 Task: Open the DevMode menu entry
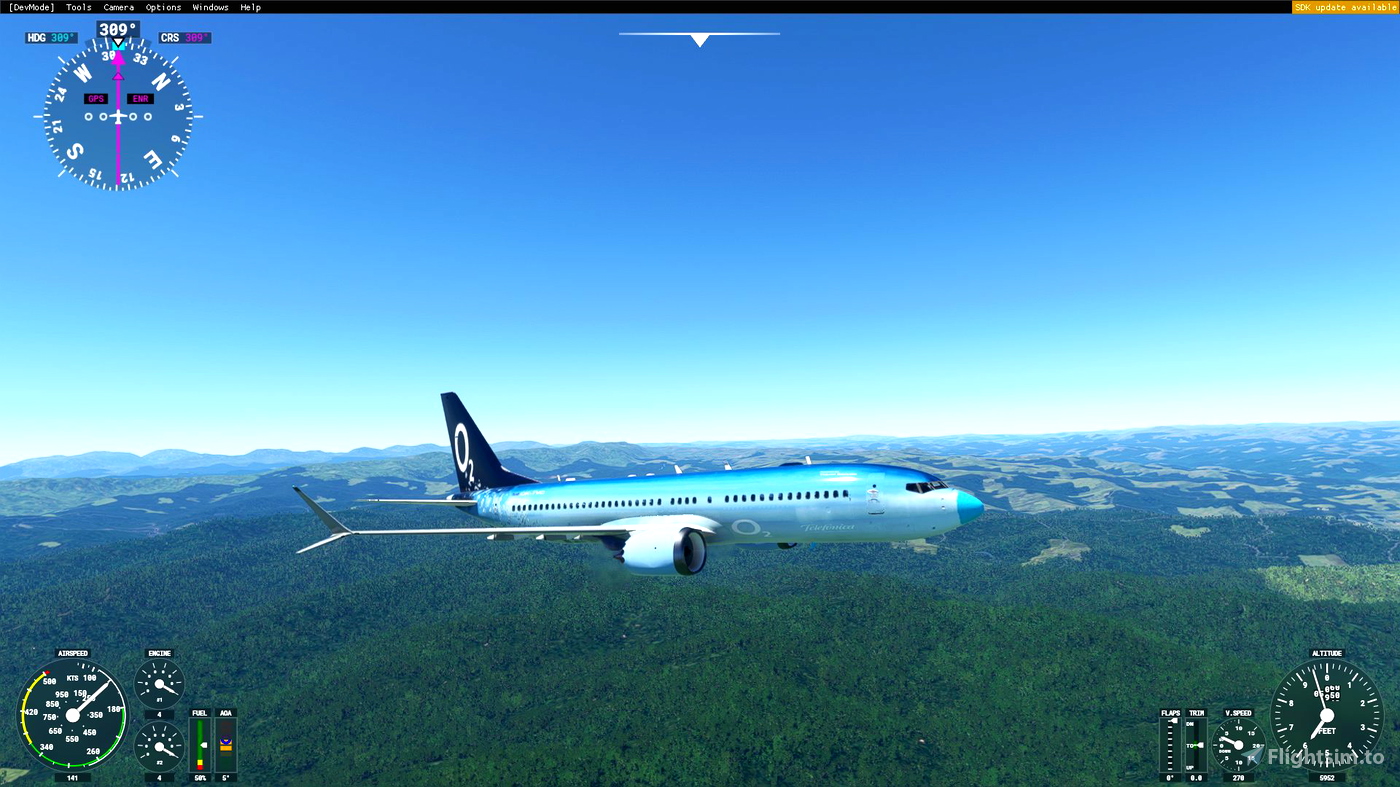pos(30,6)
